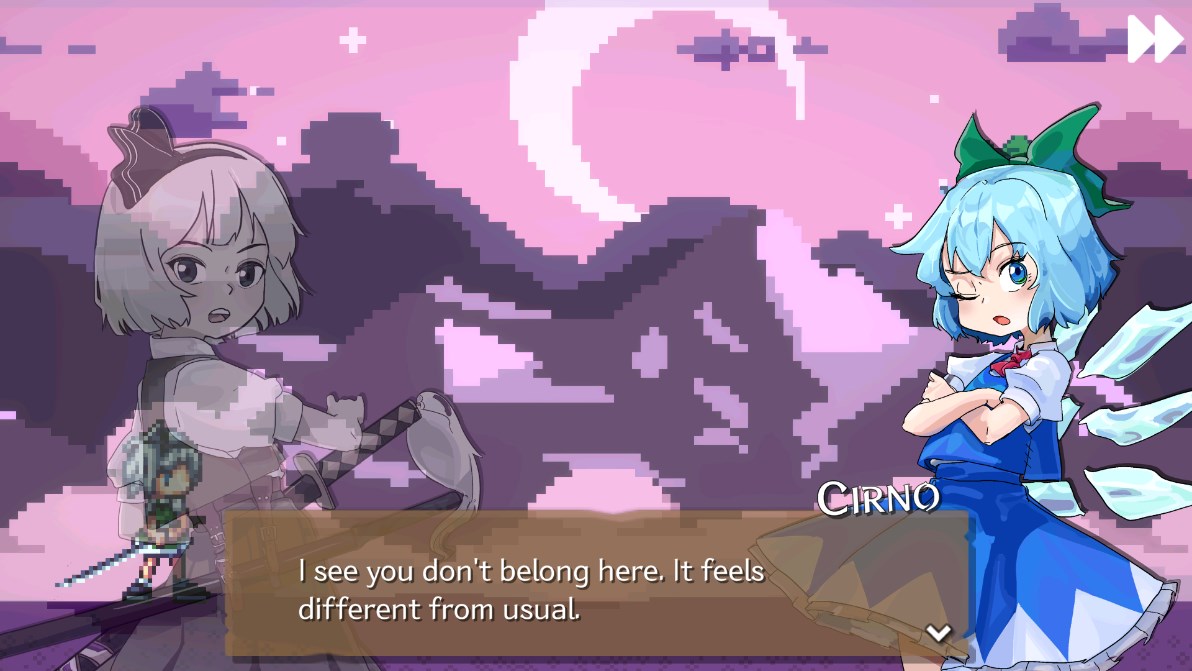Screen dimensions: 1192x671
Task: Skip dialogue with the fast-forward button
Action: (x=1155, y=39)
